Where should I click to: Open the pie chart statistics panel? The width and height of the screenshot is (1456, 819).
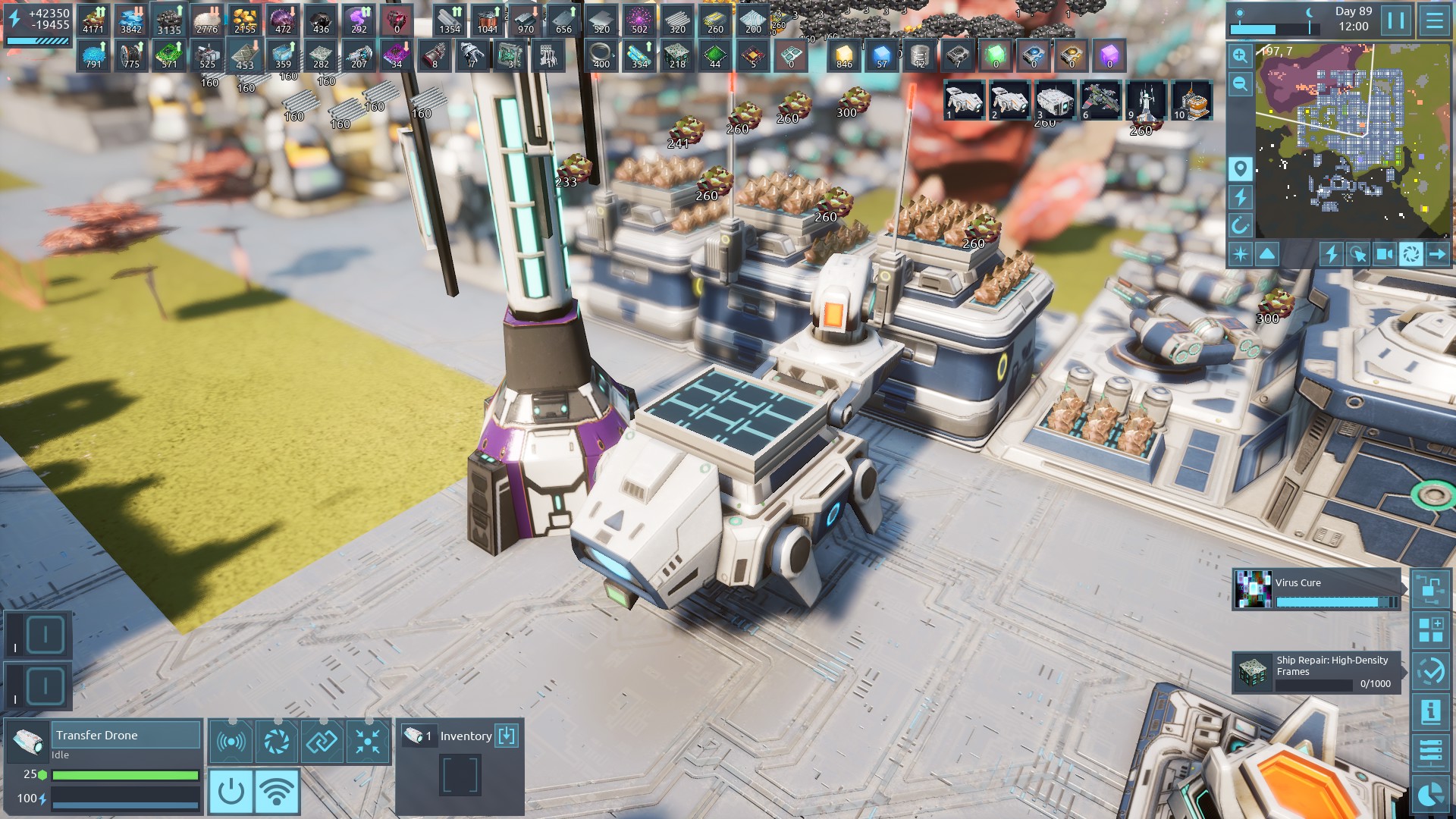(1430, 793)
